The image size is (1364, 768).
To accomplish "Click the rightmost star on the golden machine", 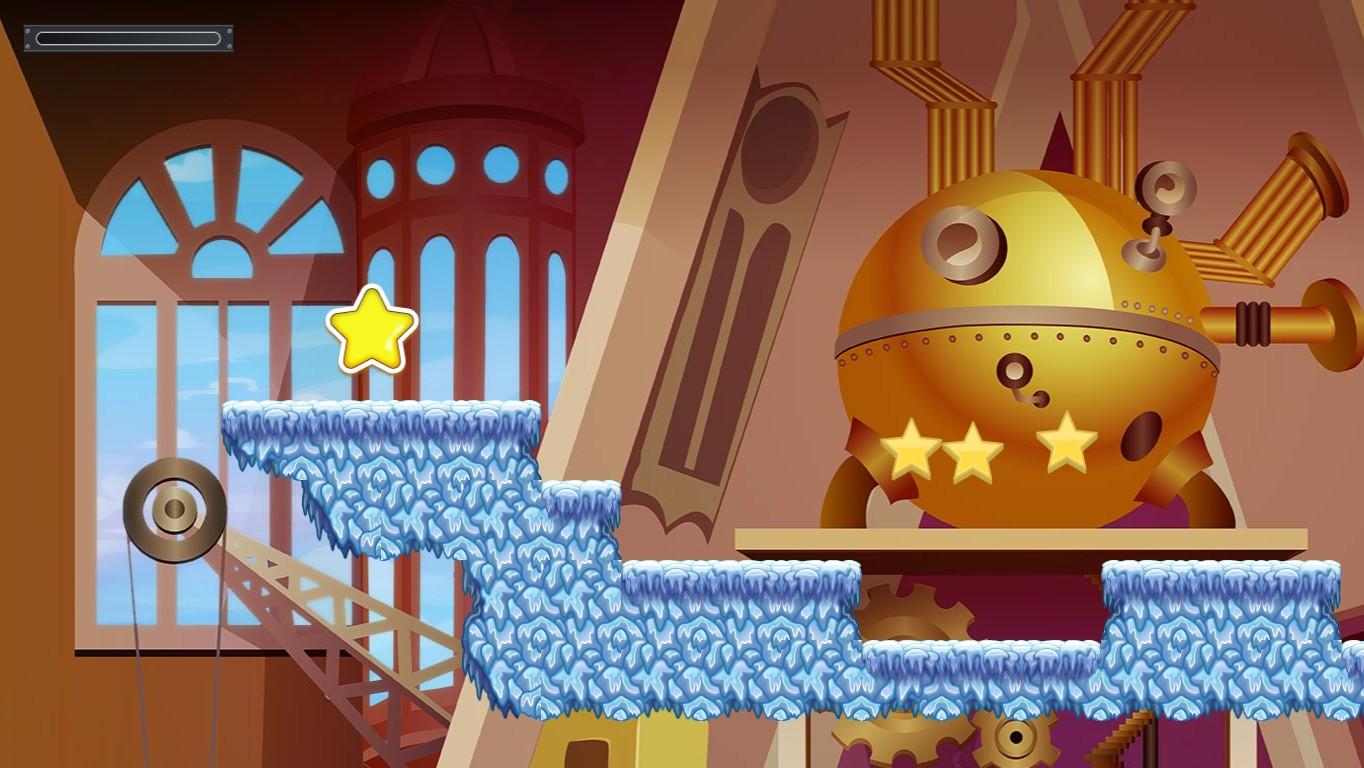I will (x=1065, y=447).
